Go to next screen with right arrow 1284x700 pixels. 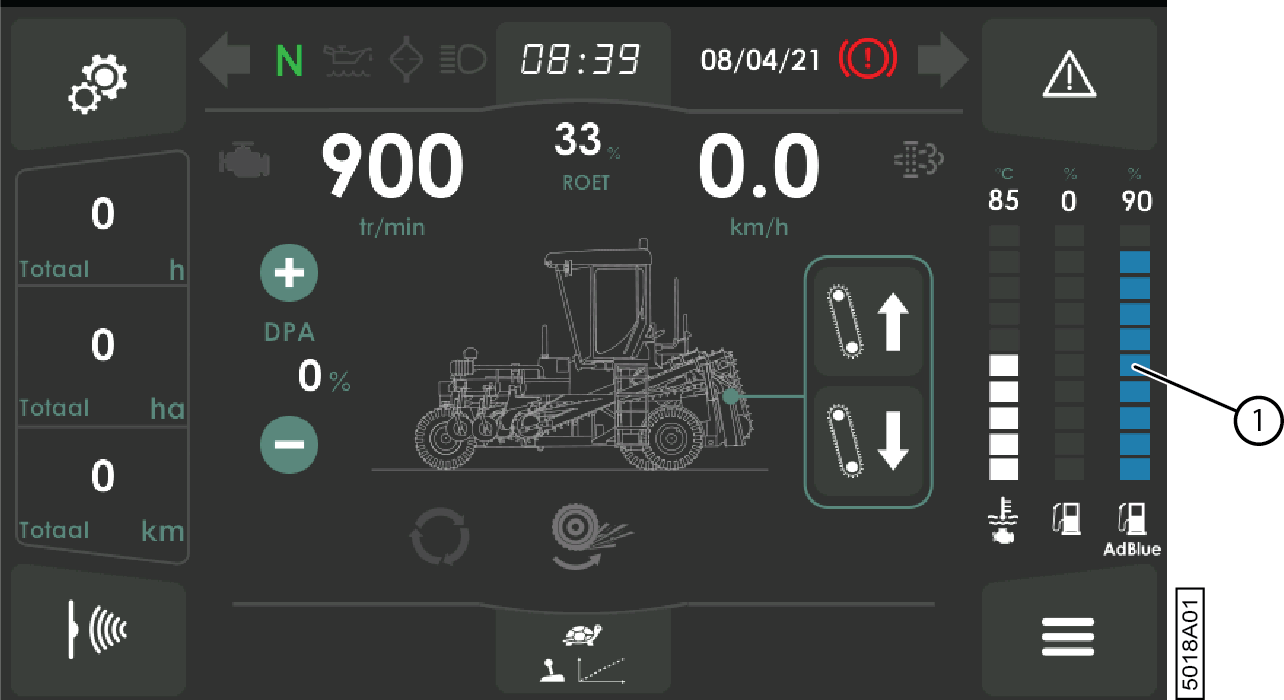click(942, 62)
